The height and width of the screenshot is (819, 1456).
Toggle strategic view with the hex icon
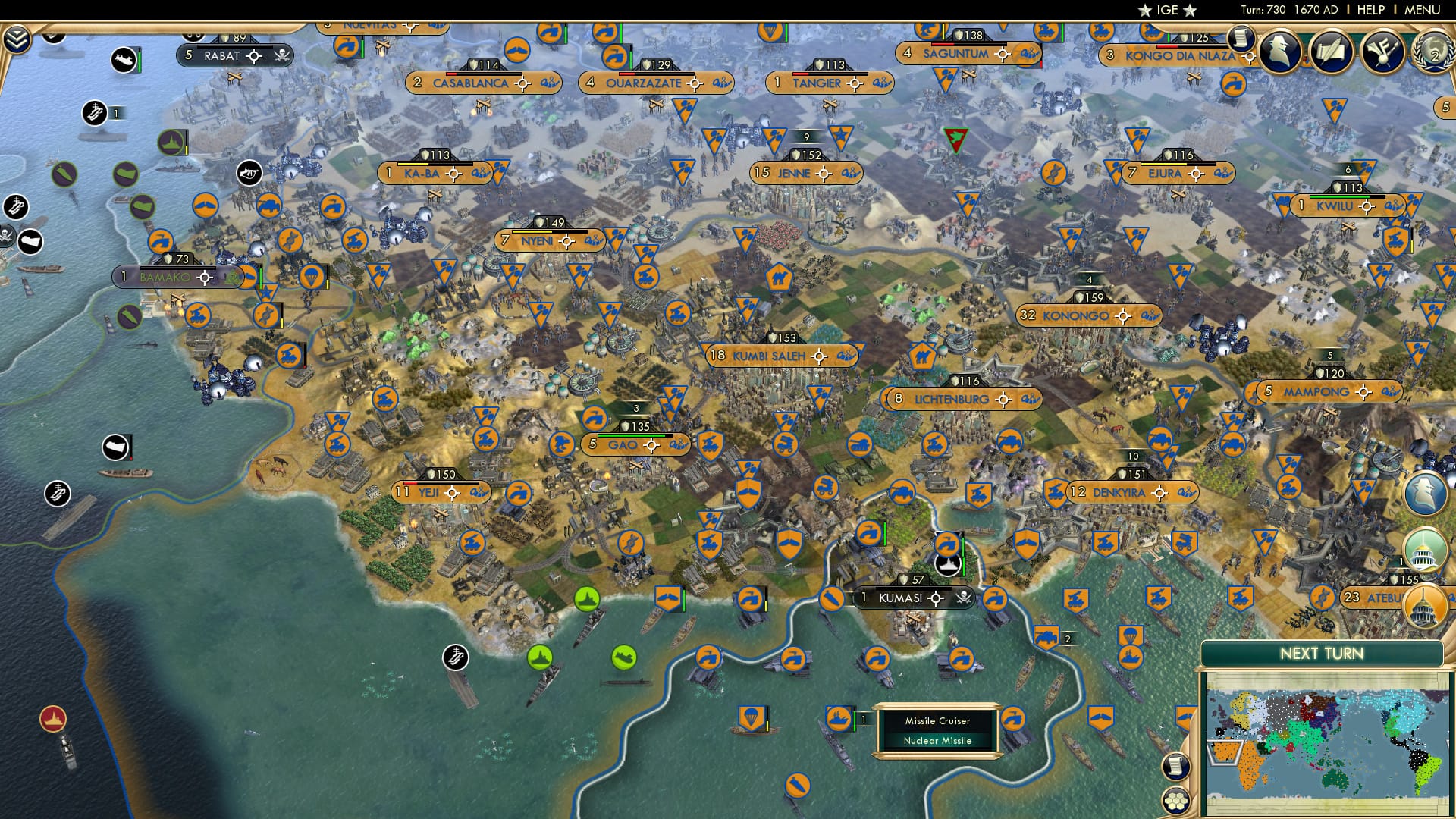[x=1176, y=802]
